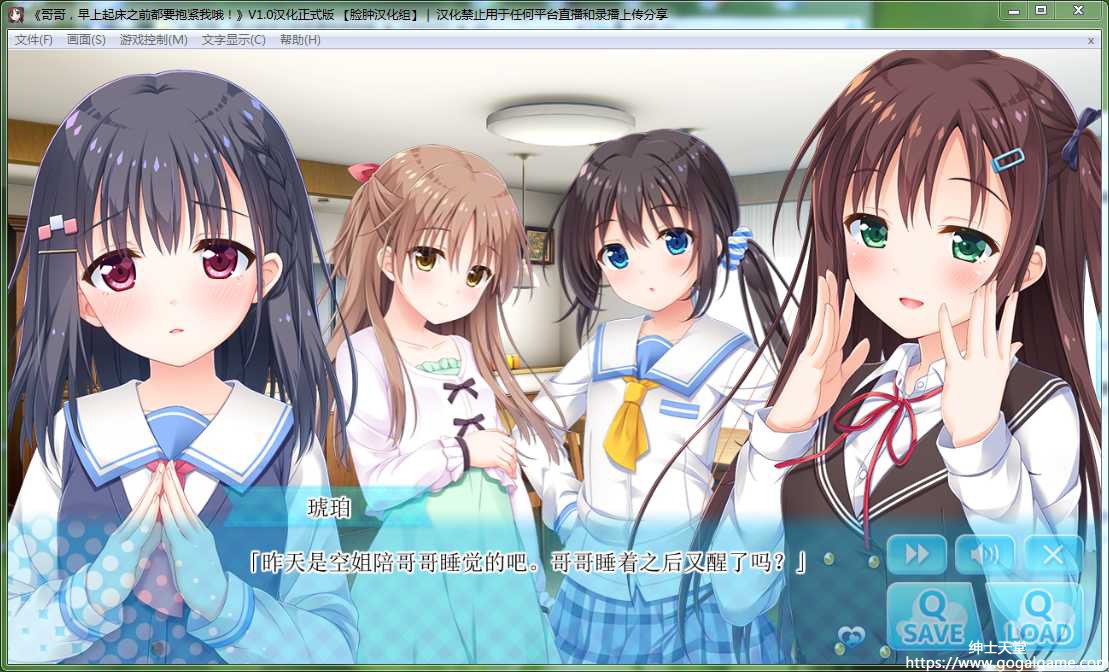Viewport: 1109px width, 672px height.
Task: Click the speaker voice replay button
Action: pos(984,554)
